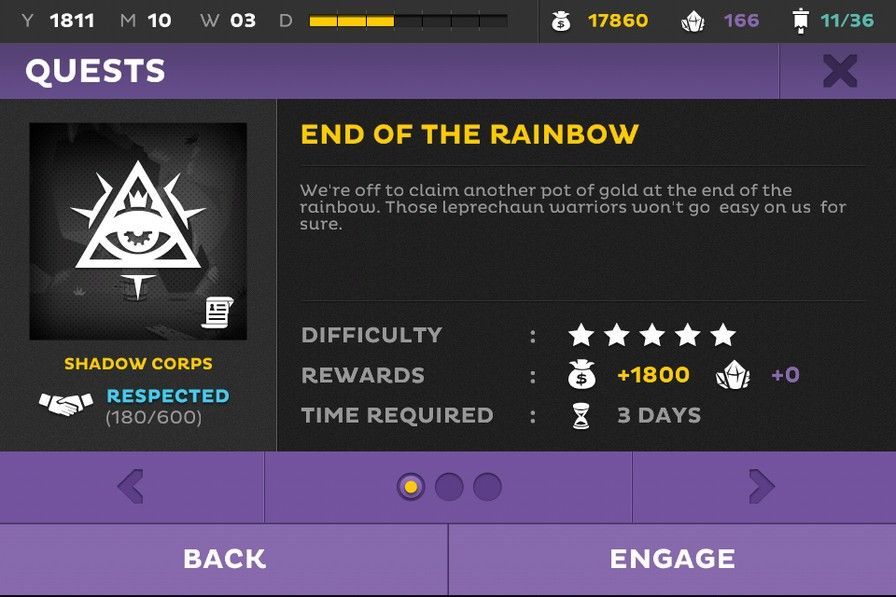
Task: Show the previous quest with left arrow
Action: tap(131, 487)
